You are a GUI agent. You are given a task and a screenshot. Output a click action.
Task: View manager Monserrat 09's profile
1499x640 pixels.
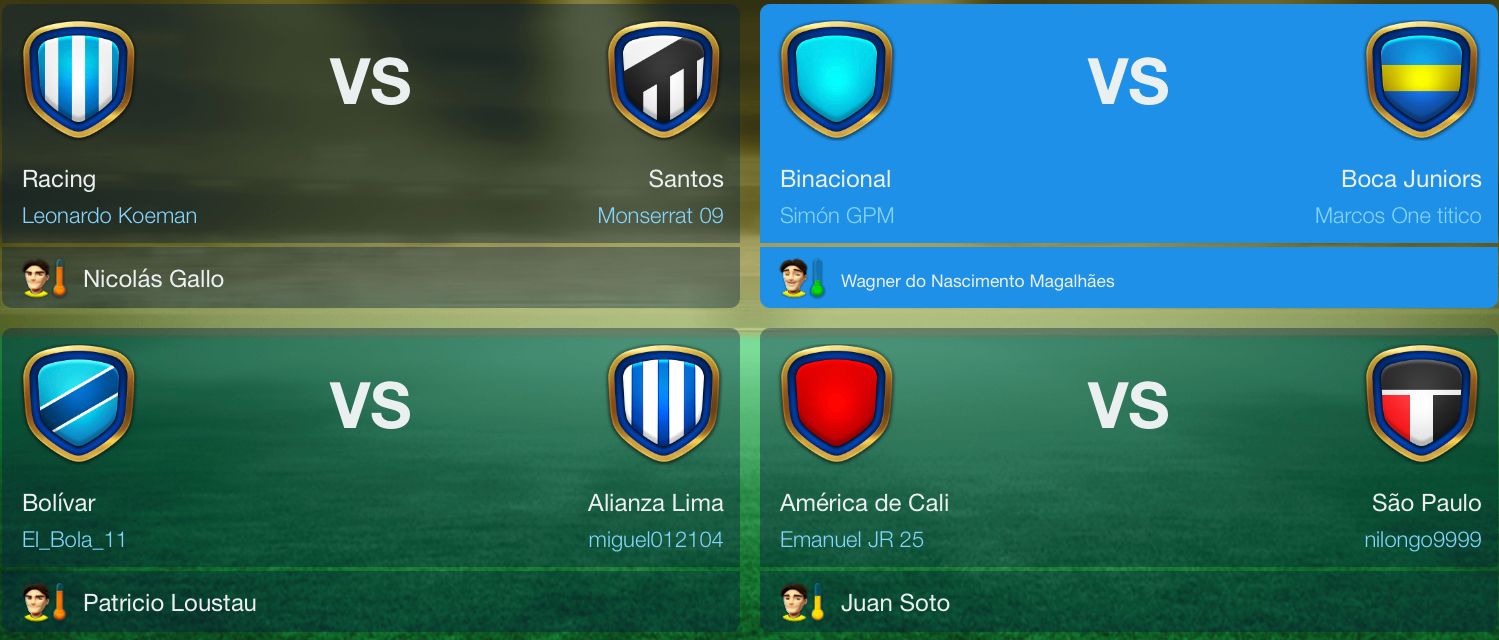click(660, 215)
